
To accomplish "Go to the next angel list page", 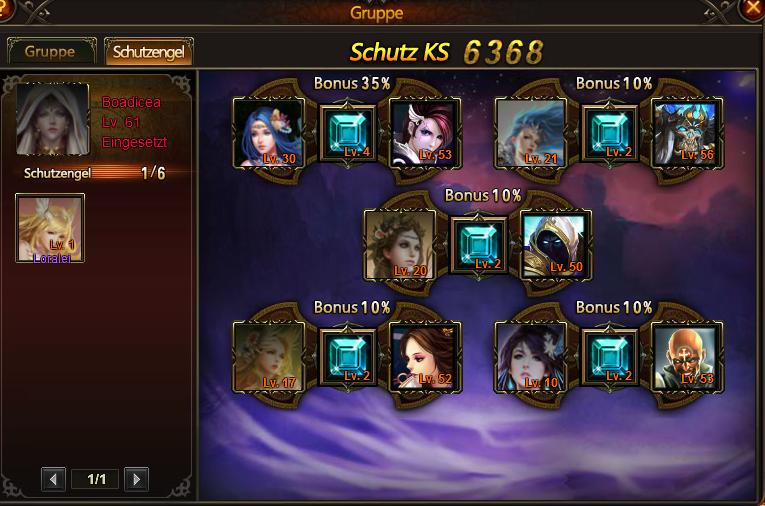I will click(136, 480).
